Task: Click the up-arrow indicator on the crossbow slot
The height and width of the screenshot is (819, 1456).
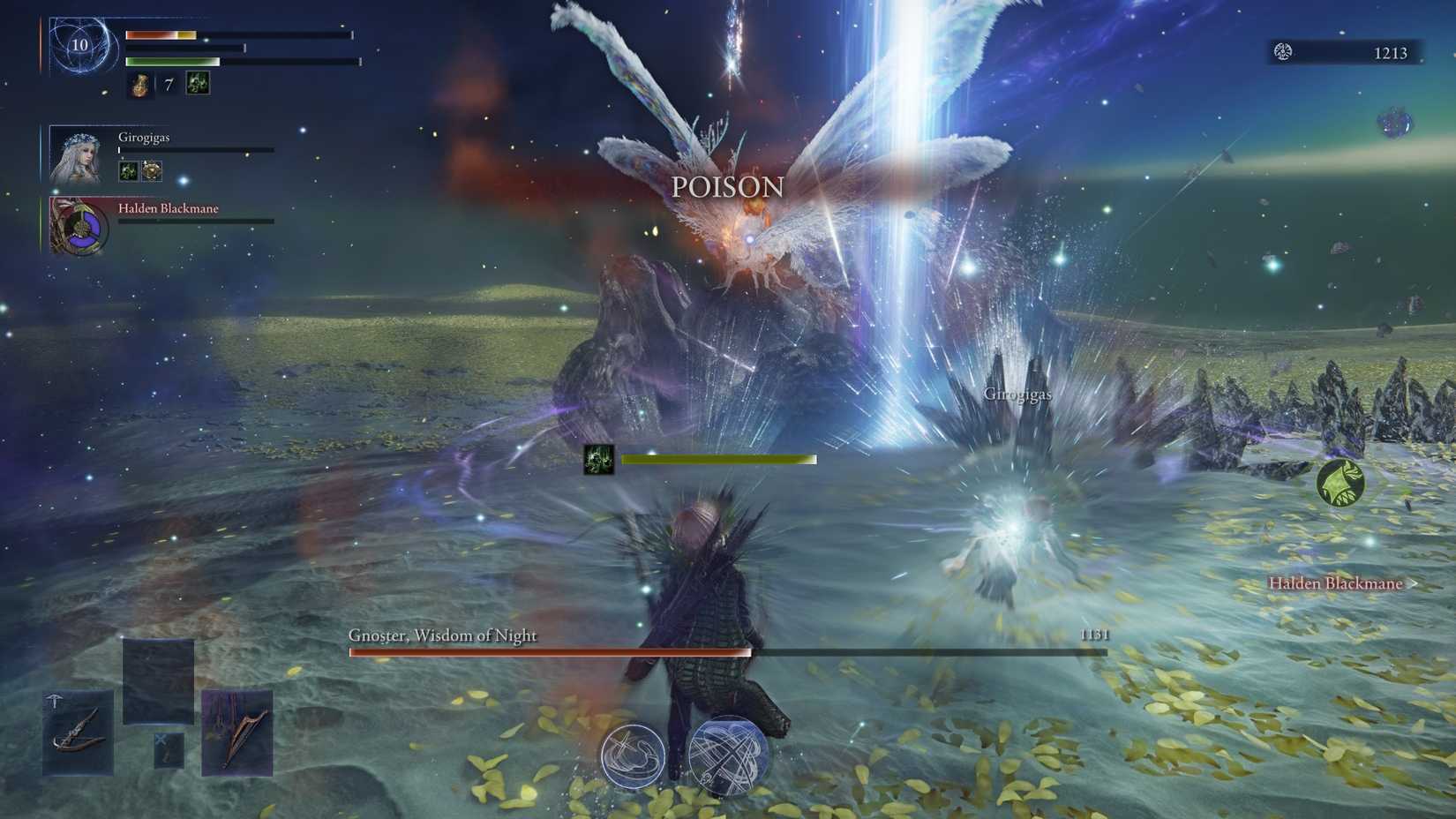Action: pos(55,698)
